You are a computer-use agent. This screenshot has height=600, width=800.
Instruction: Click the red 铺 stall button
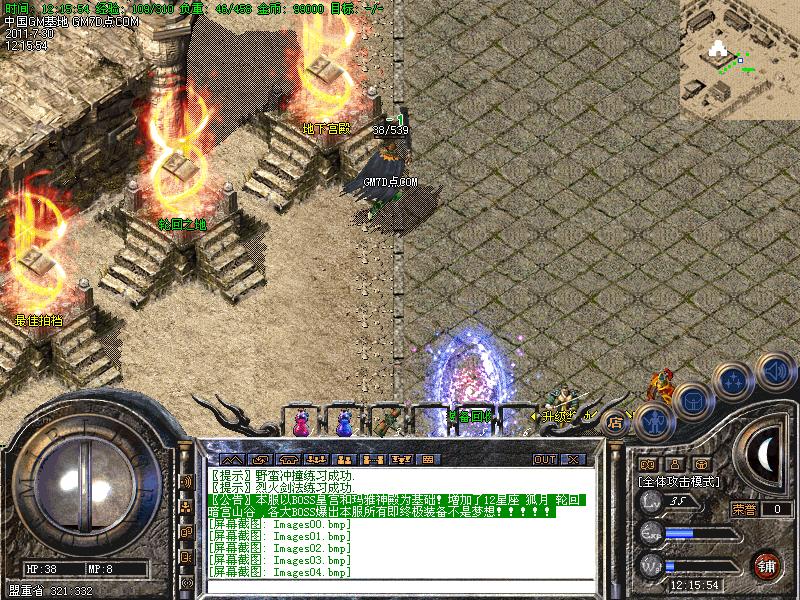pyautogui.click(x=768, y=565)
